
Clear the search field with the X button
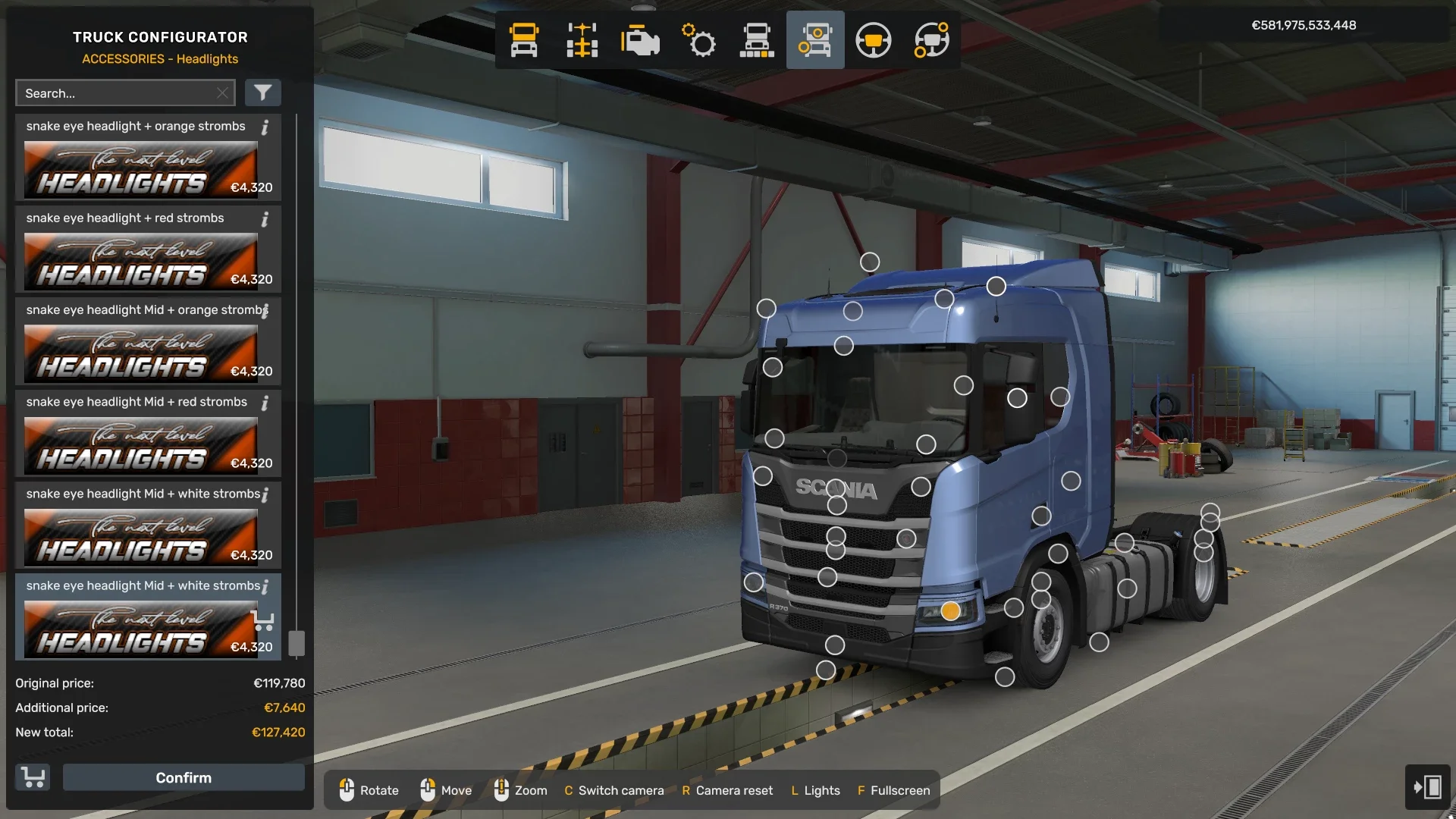tap(222, 93)
